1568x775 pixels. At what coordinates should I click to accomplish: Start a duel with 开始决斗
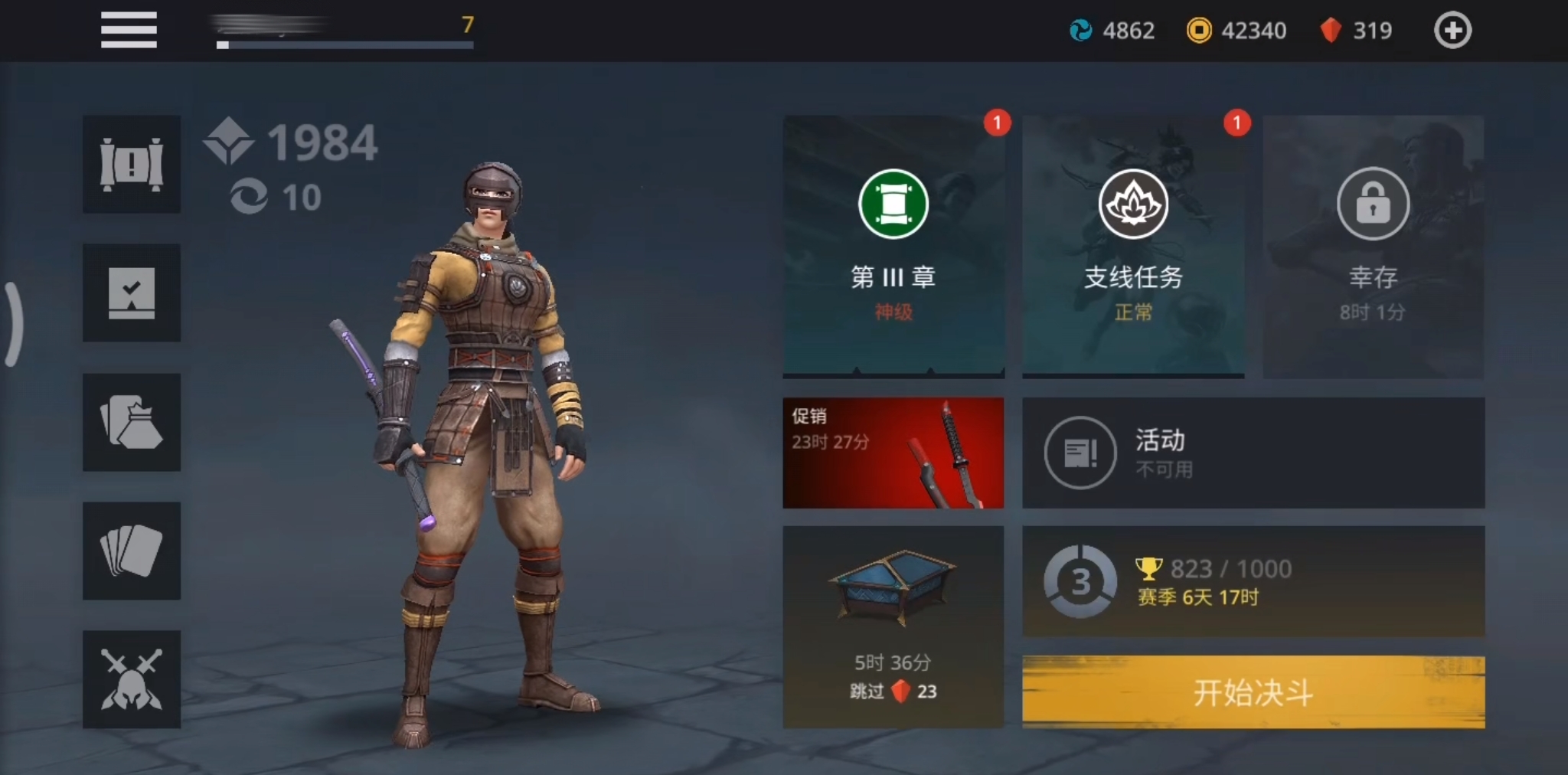pyautogui.click(x=1253, y=692)
